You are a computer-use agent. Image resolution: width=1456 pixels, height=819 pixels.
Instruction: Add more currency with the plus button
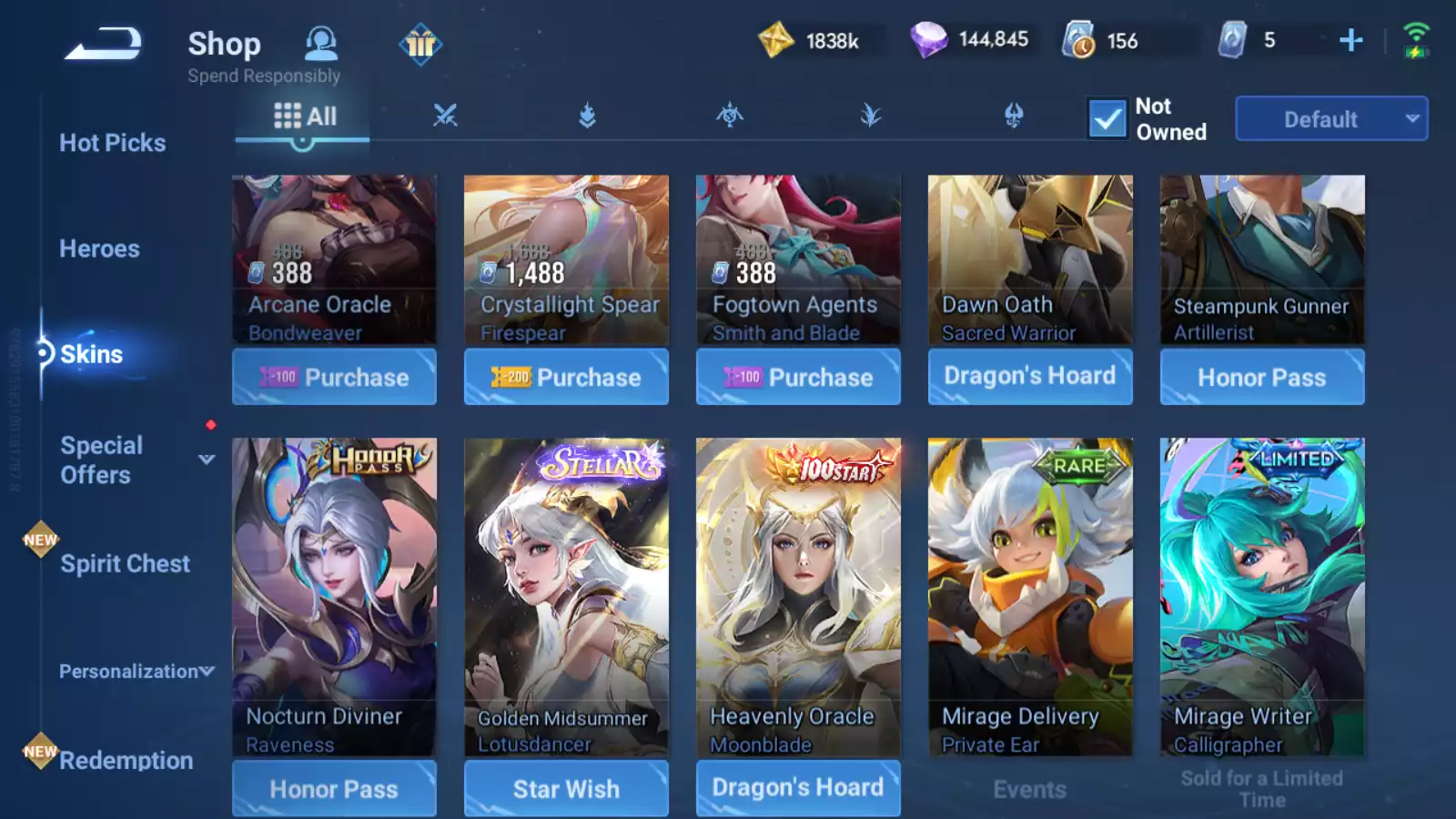point(1351,40)
